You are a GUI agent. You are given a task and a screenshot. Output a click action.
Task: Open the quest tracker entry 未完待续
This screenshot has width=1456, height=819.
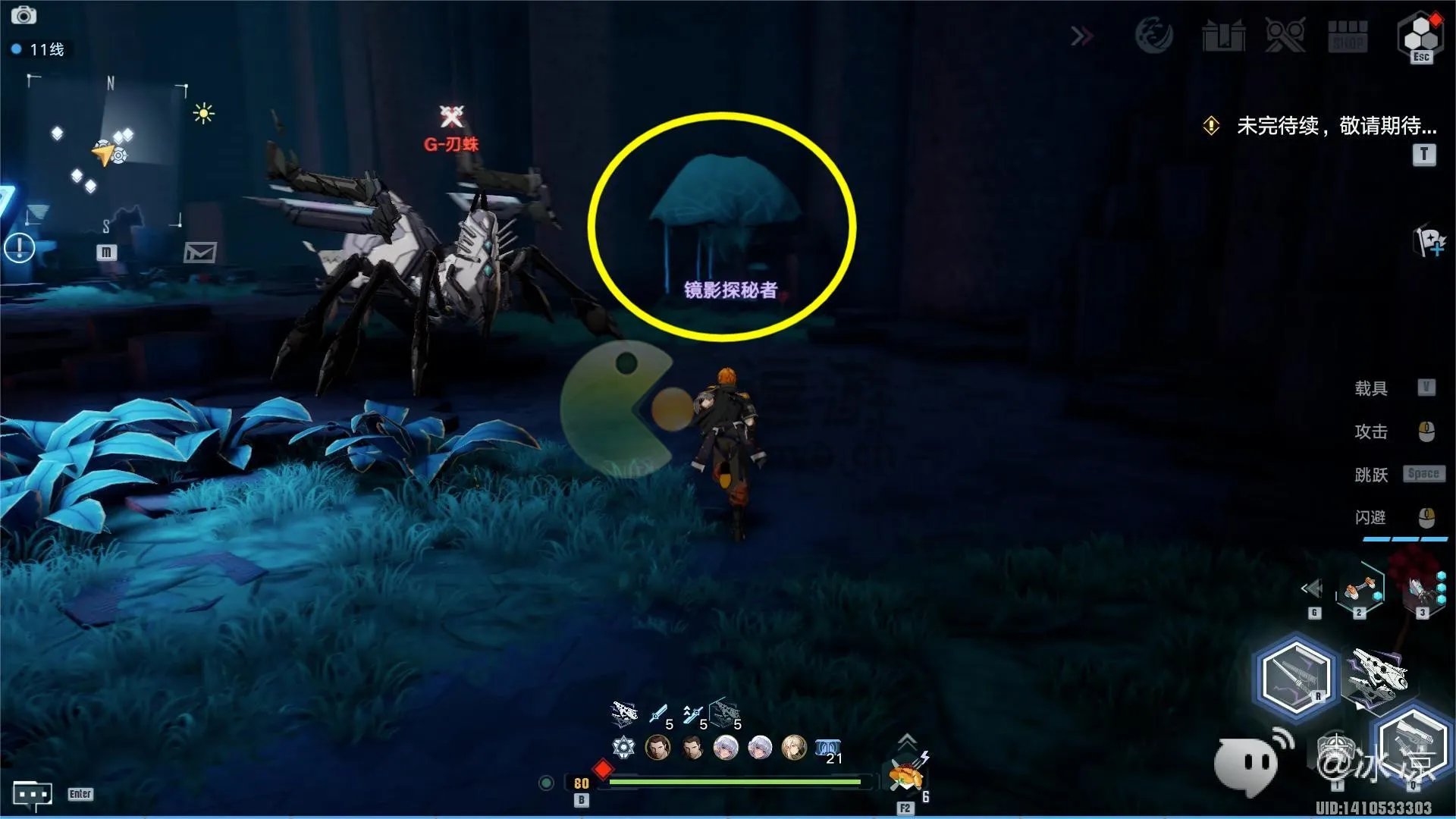1335,126
